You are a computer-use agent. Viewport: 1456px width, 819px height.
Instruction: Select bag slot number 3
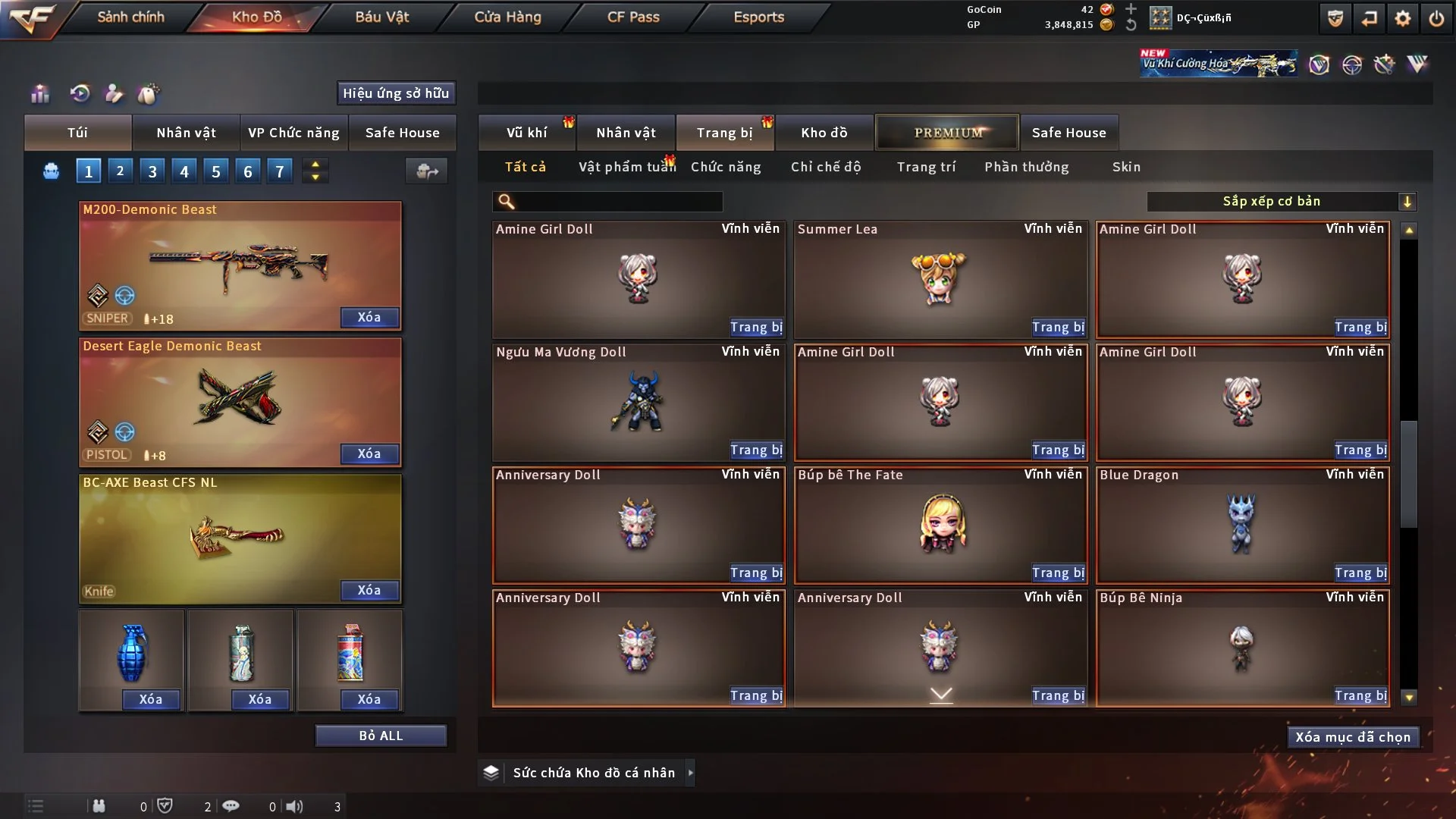pos(152,171)
